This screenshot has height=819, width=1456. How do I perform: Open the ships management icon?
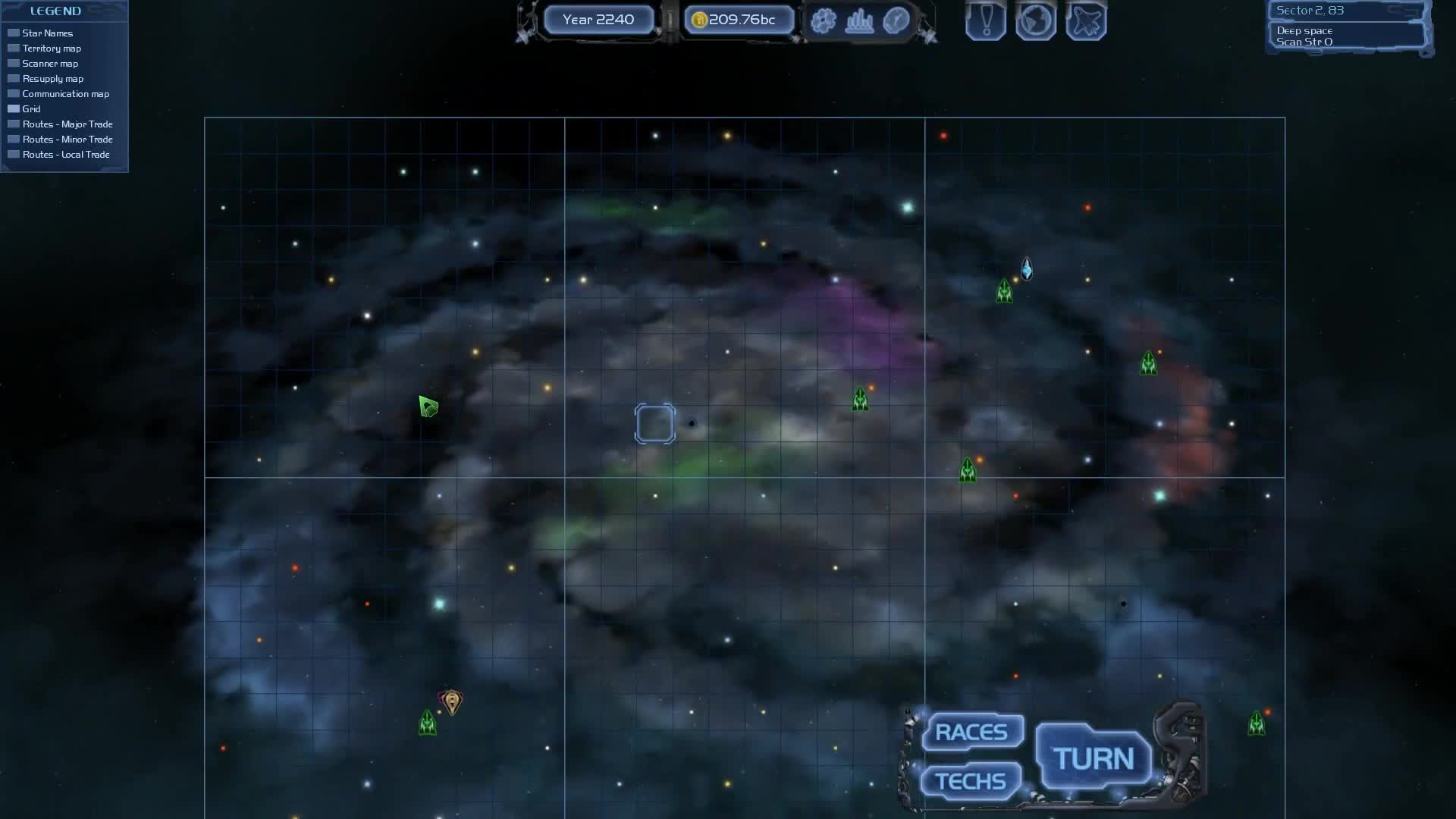pos(1086,21)
